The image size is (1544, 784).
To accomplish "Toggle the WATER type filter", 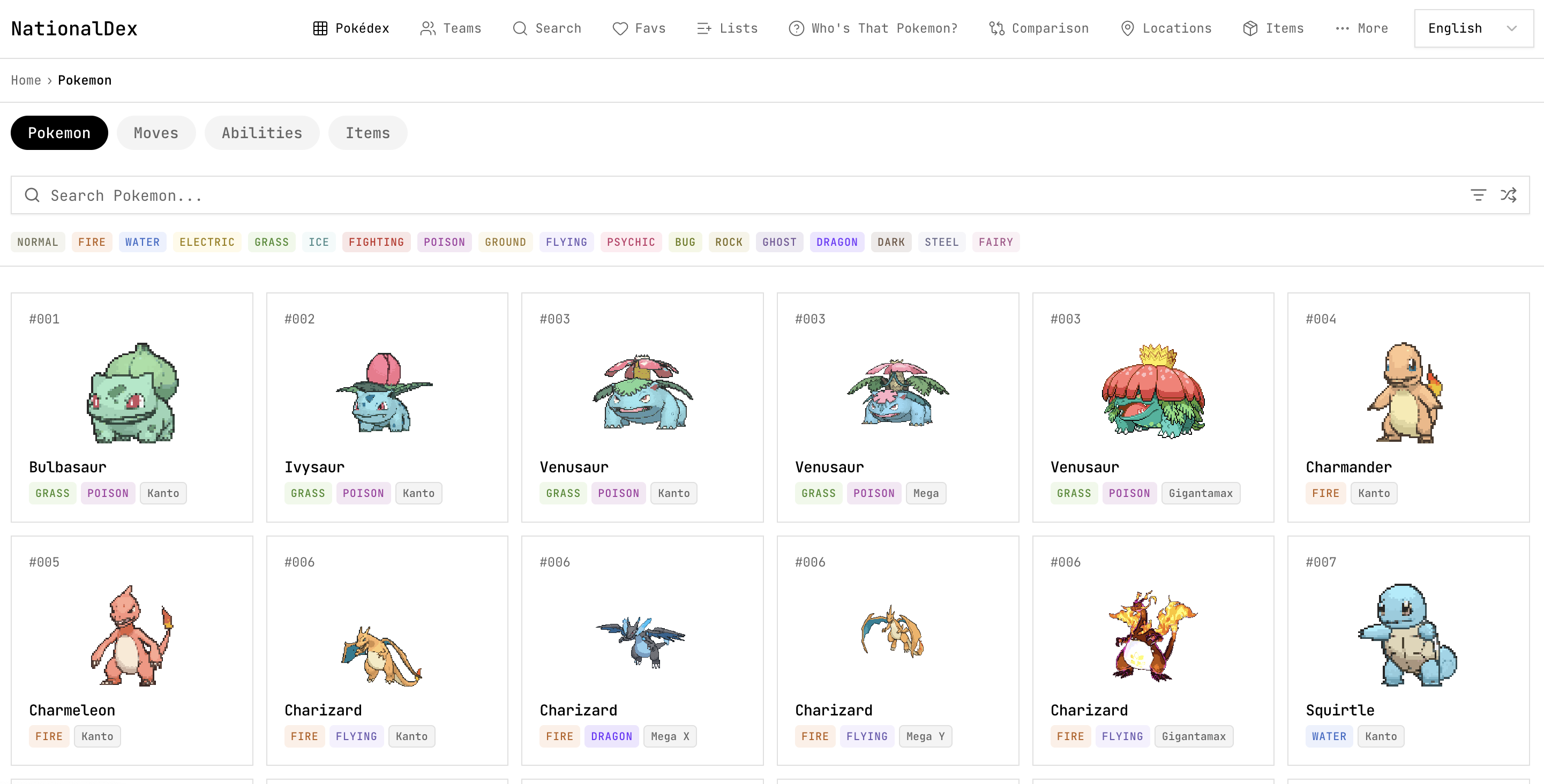I will coord(143,242).
